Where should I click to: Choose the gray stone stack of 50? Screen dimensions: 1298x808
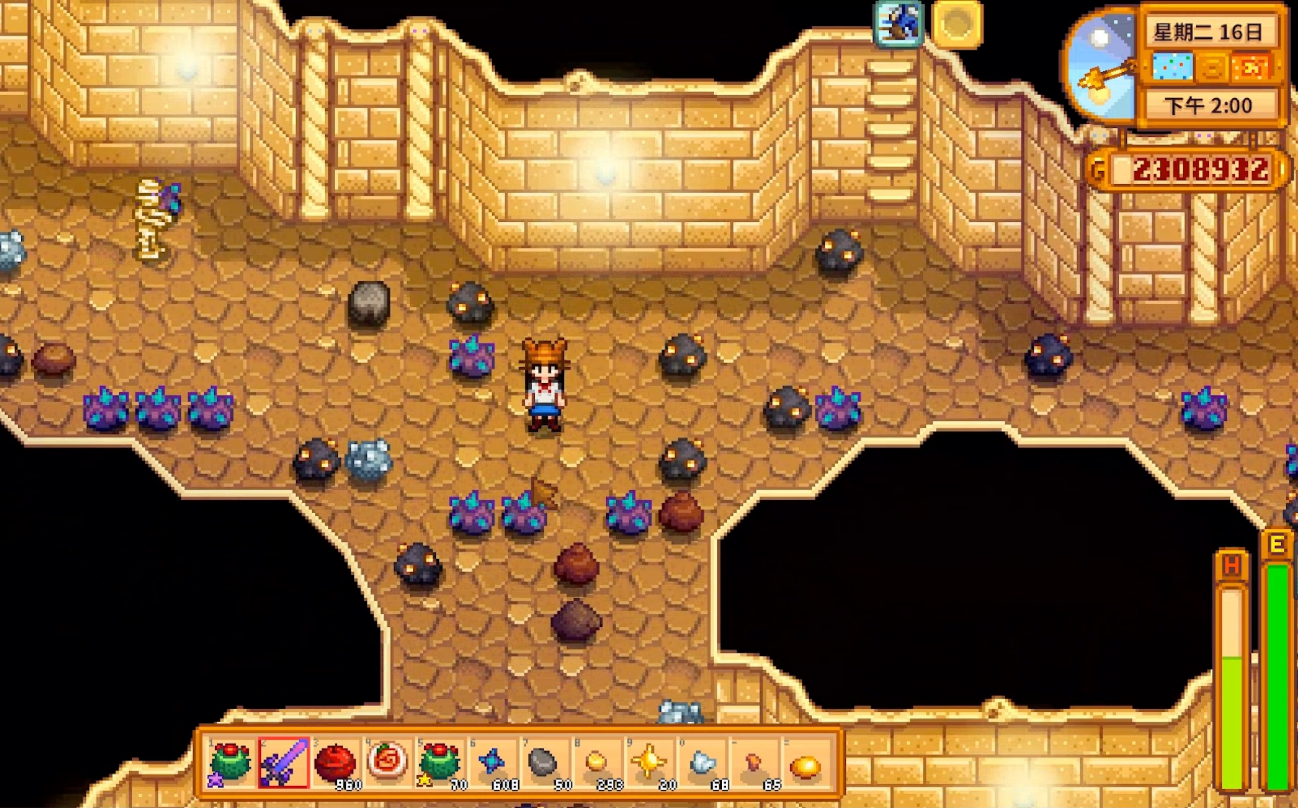tap(543, 765)
